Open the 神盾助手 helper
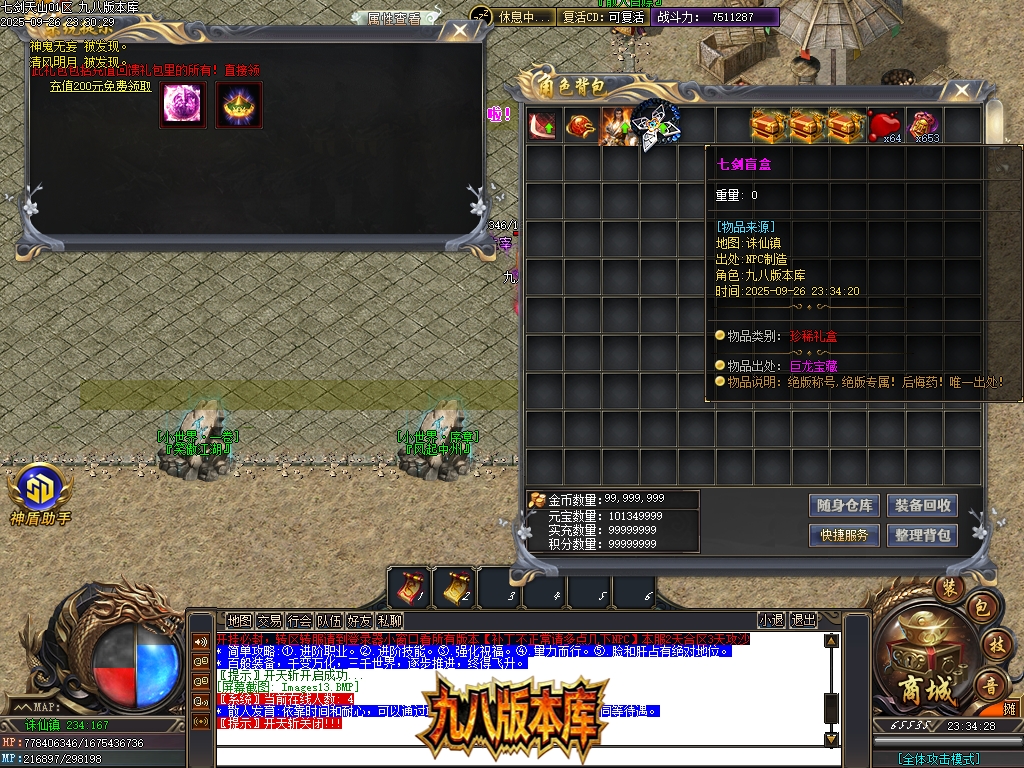Screen dimensions: 1024x768 point(40,493)
